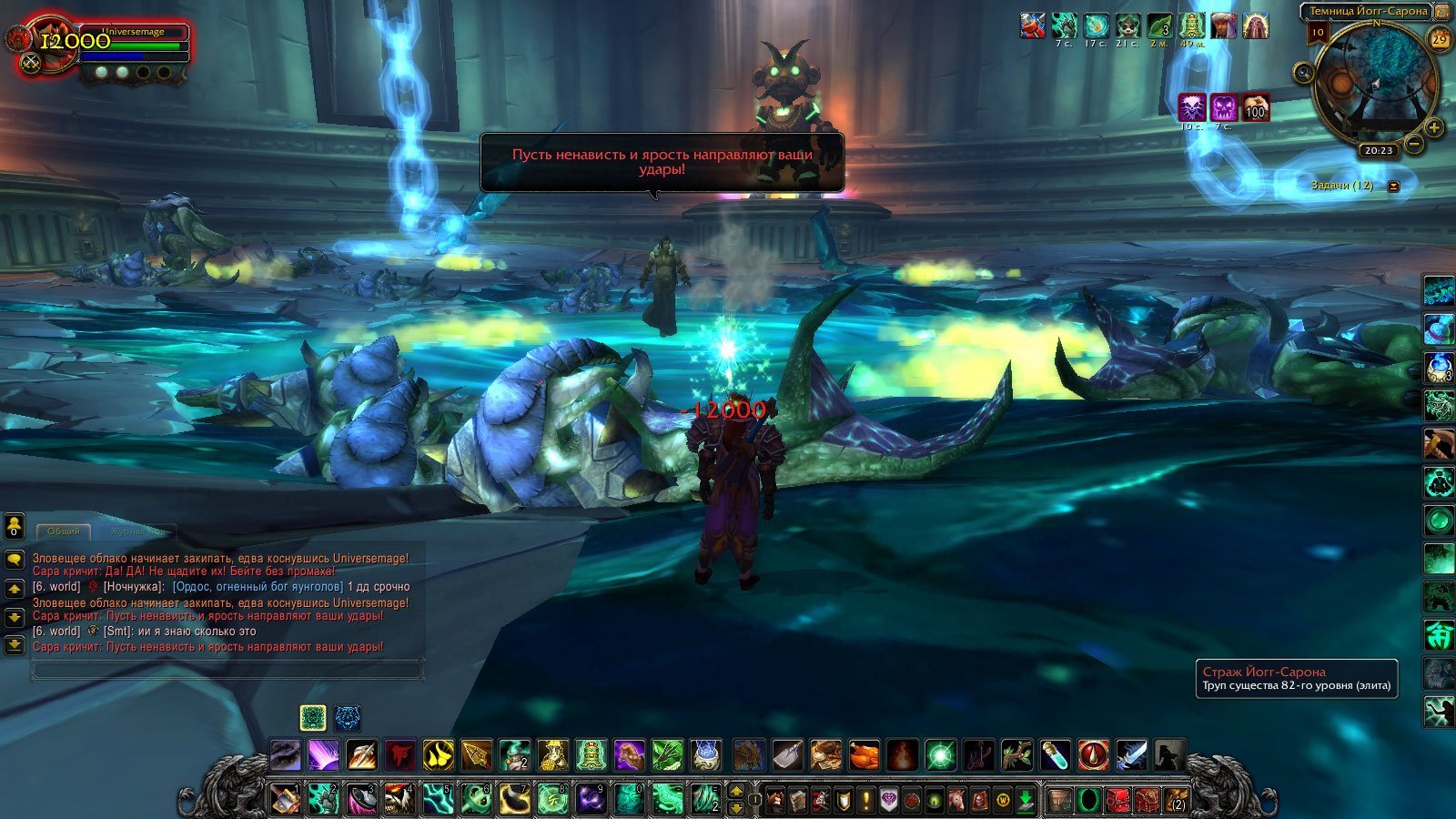Jump chat to the newest message

15,645
